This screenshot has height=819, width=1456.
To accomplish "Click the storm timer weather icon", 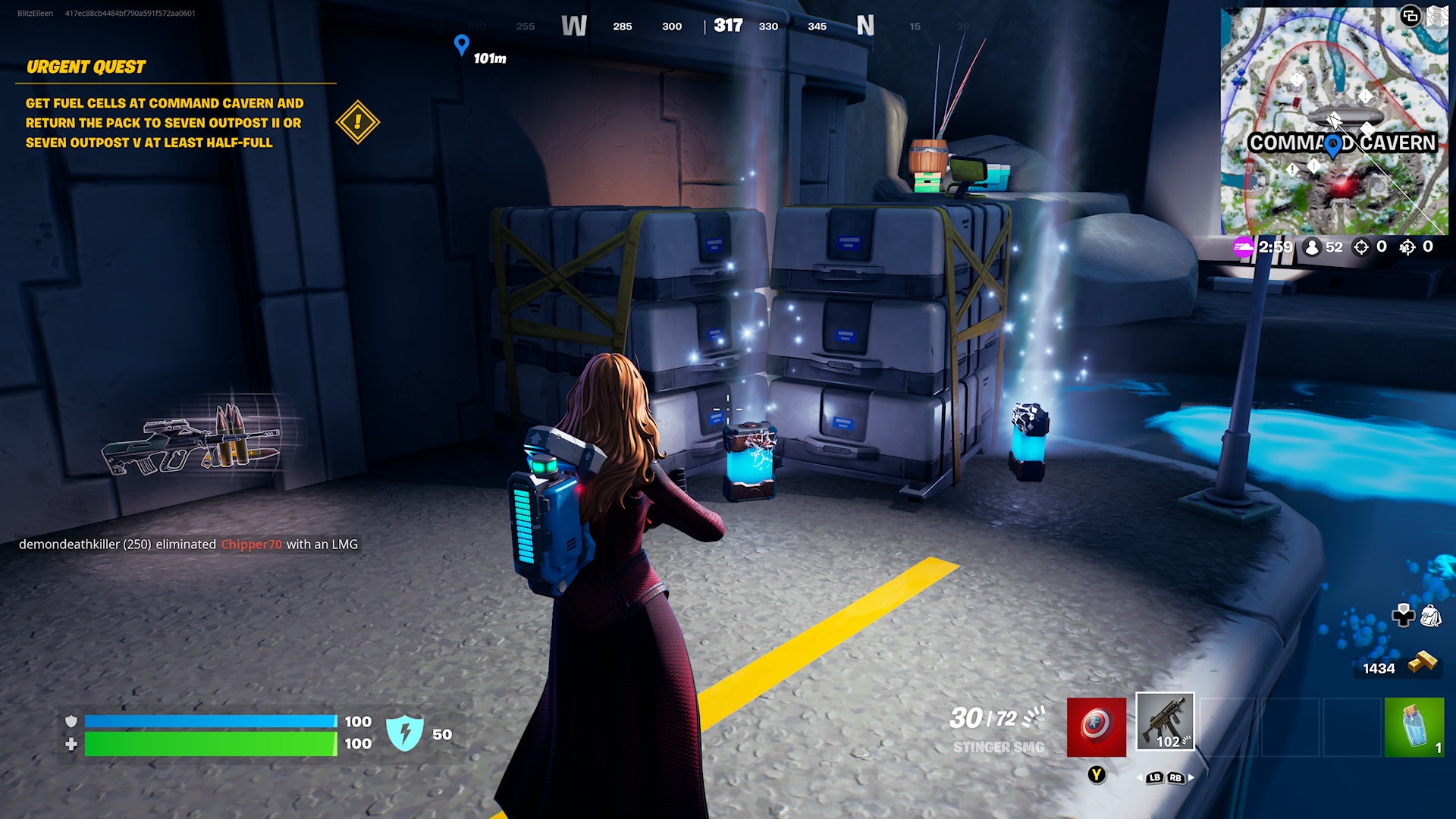I will [1244, 247].
